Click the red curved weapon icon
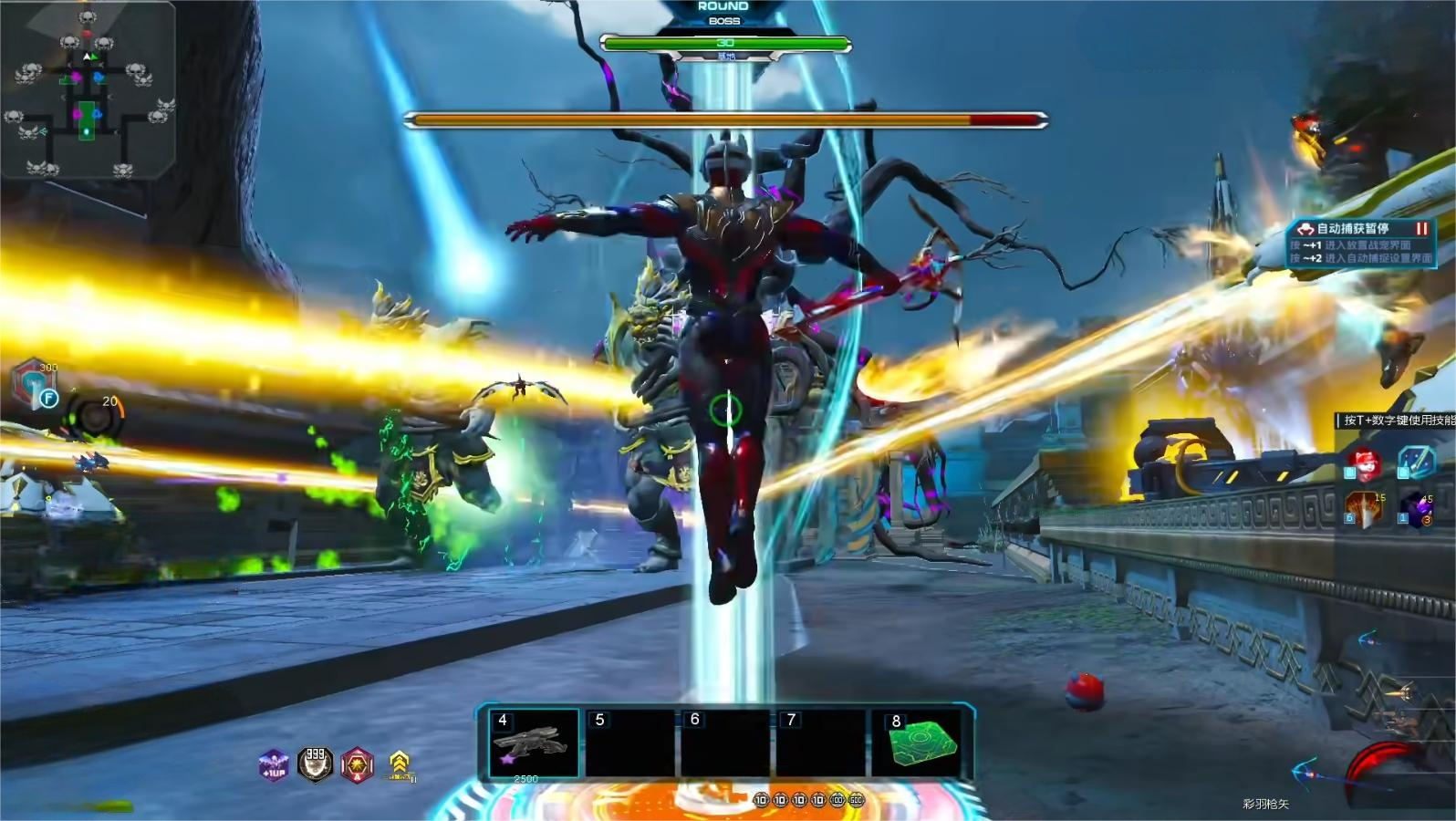This screenshot has width=1456, height=821. (x=1387, y=775)
